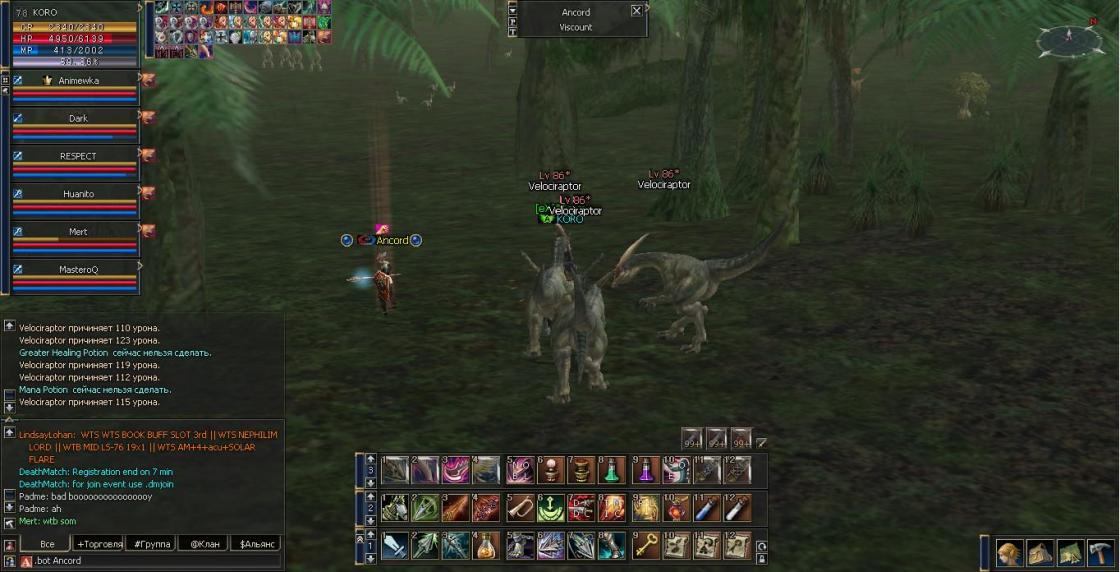Show the $Альянс chat tab

(x=255, y=544)
